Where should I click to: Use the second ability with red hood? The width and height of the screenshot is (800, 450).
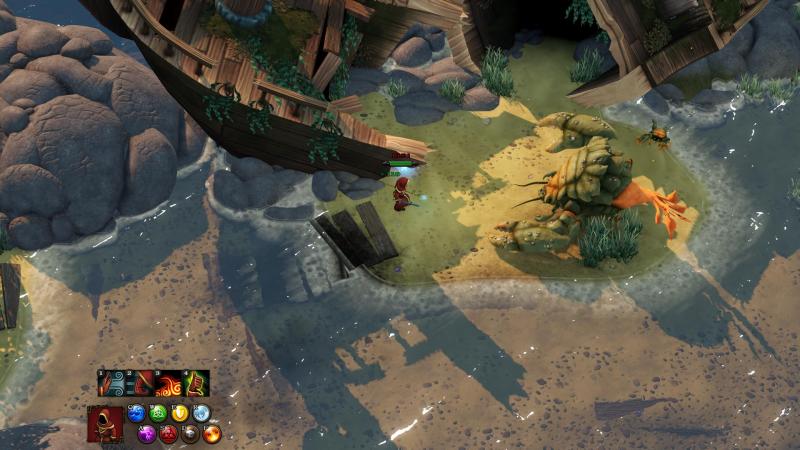point(140,384)
